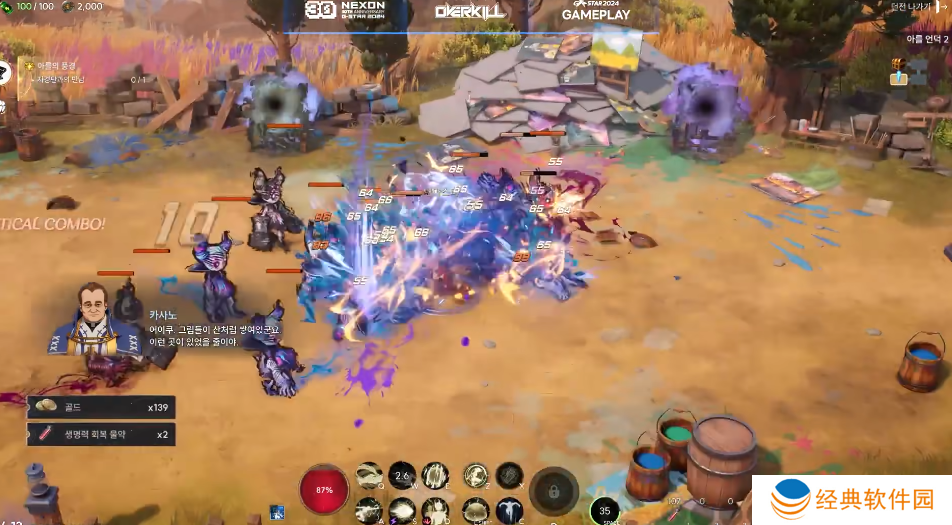Trigger the A skill icon
This screenshot has width=952, height=525.
pyautogui.click(x=369, y=510)
